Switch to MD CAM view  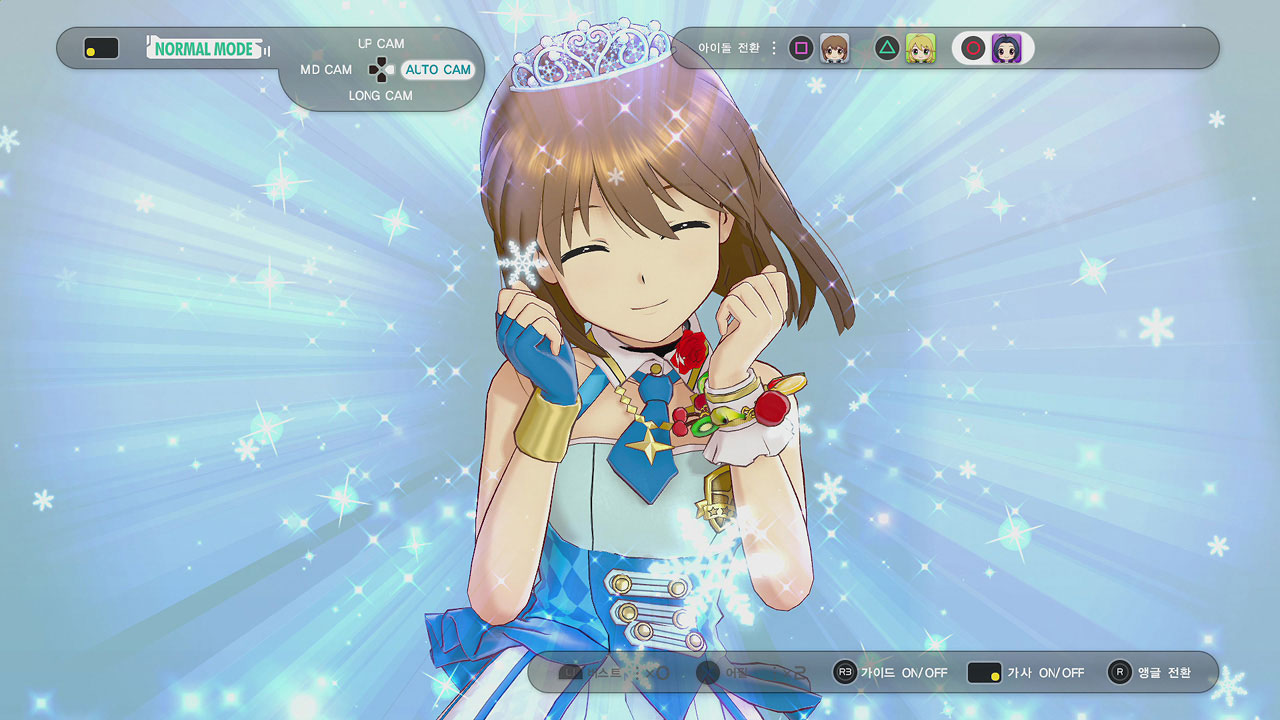coord(326,70)
